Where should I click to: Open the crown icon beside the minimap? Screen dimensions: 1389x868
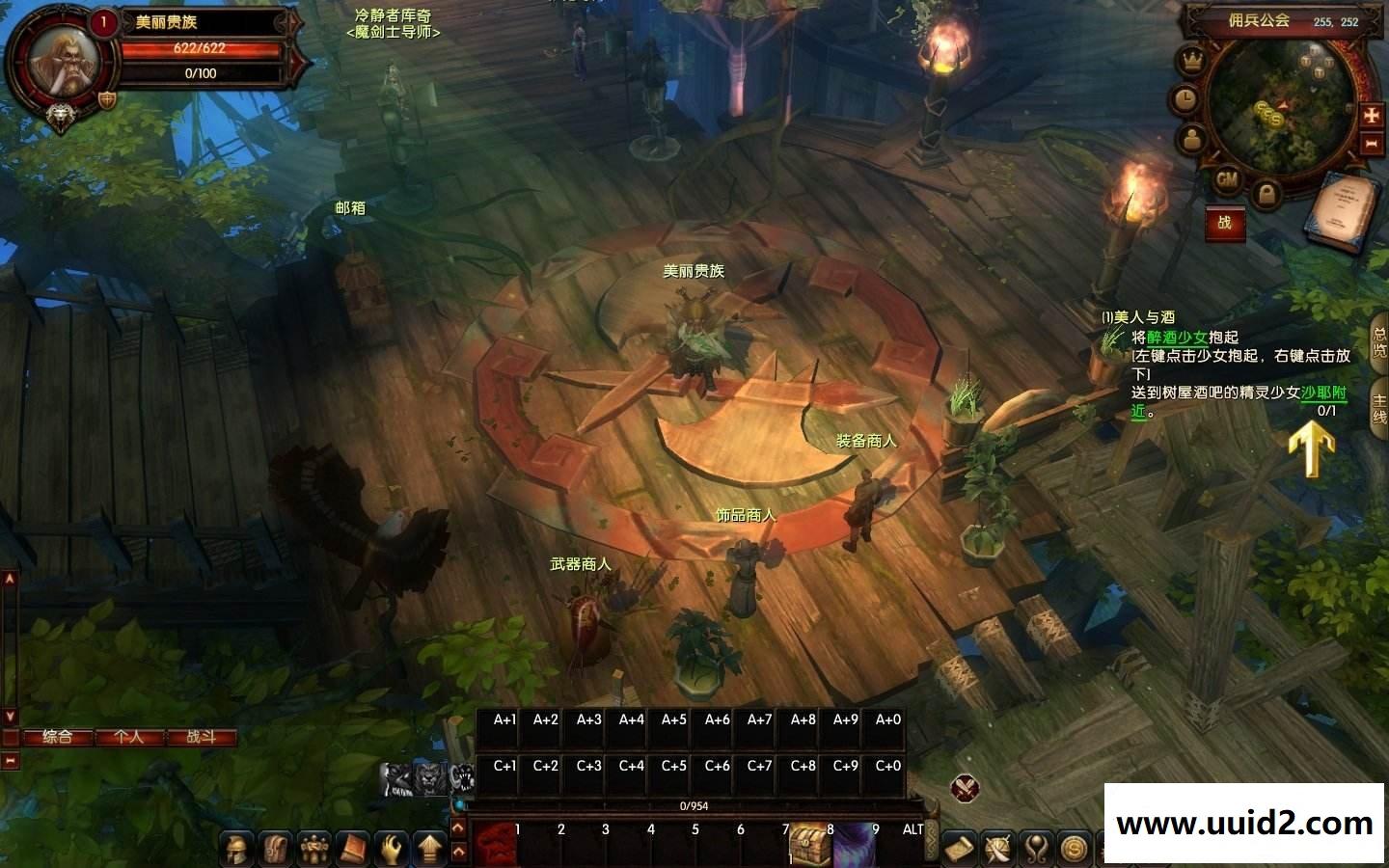pyautogui.click(x=1193, y=61)
